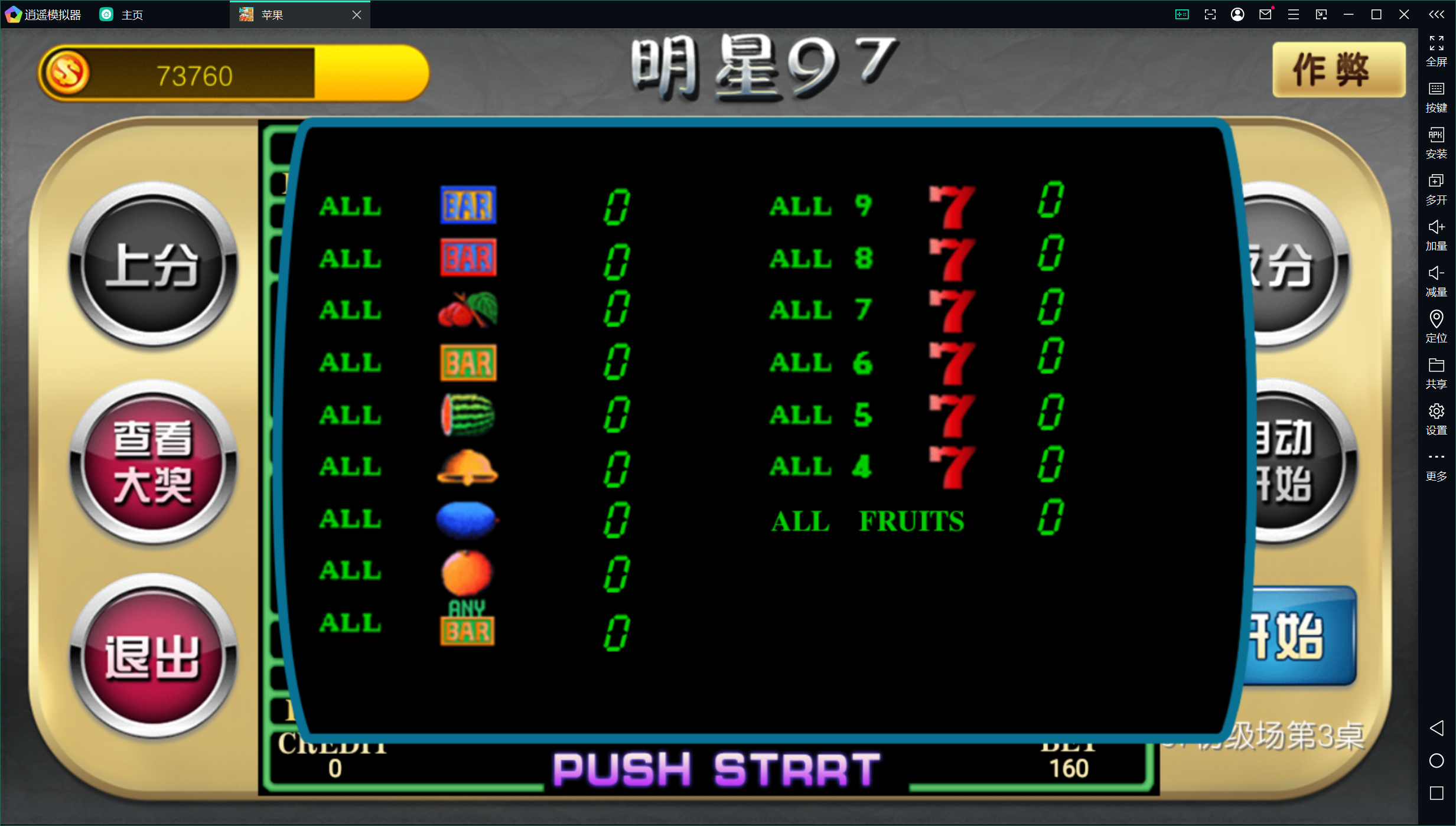Screen dimensions: 1456x826
Task: Click the gold coin balance icon
Action: coord(67,74)
